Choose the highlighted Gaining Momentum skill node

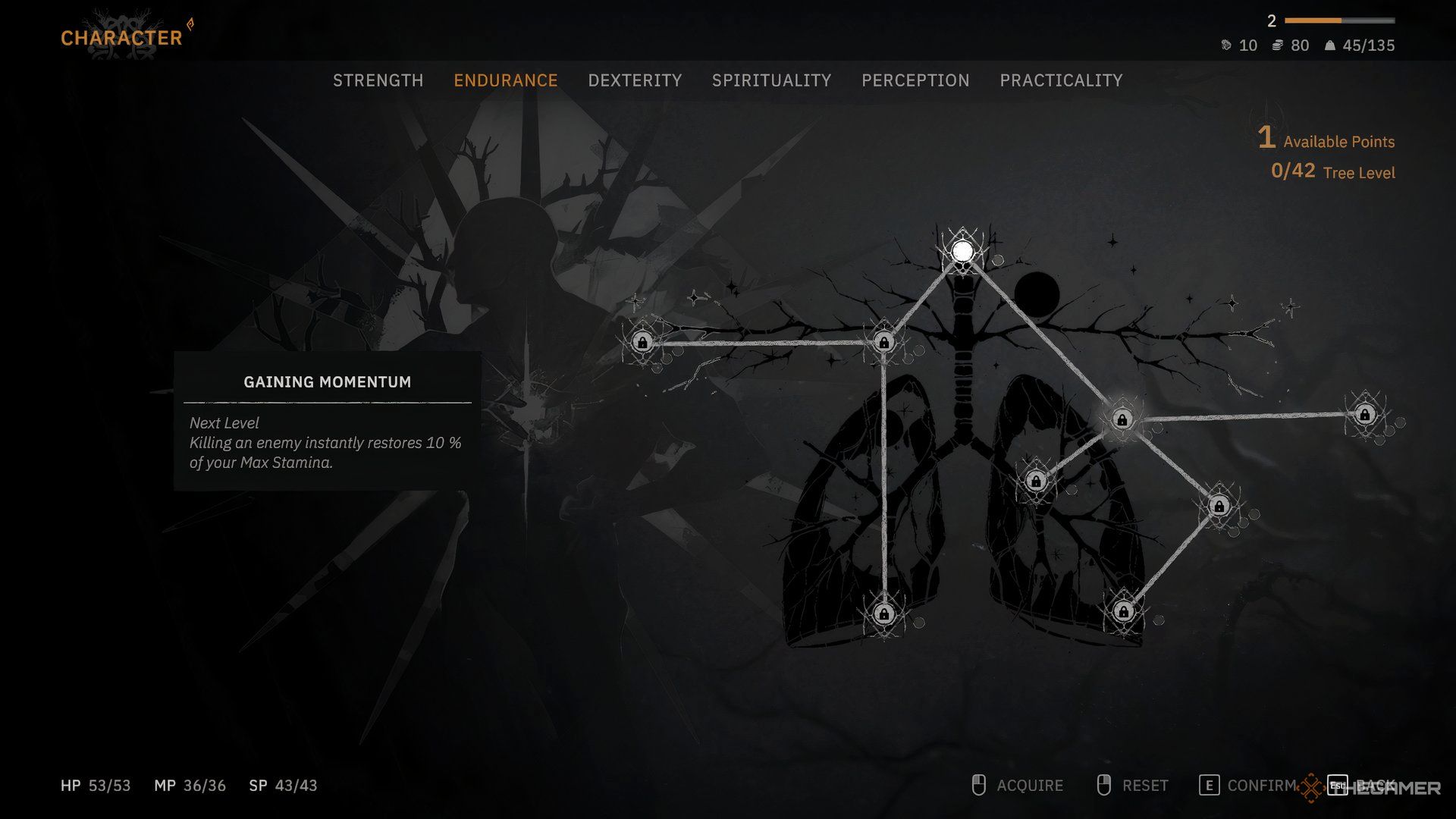[1122, 419]
